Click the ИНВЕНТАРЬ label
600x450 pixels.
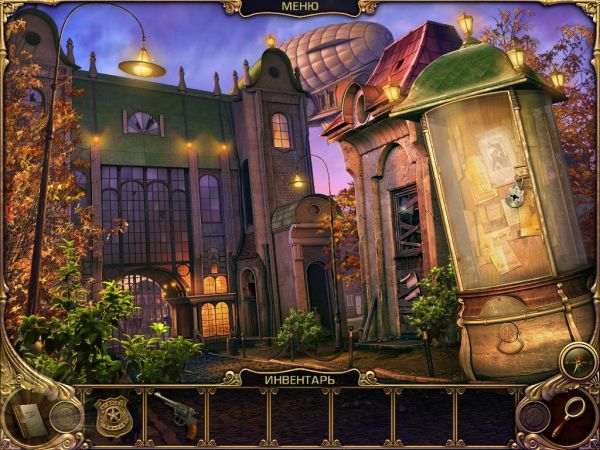coord(299,378)
